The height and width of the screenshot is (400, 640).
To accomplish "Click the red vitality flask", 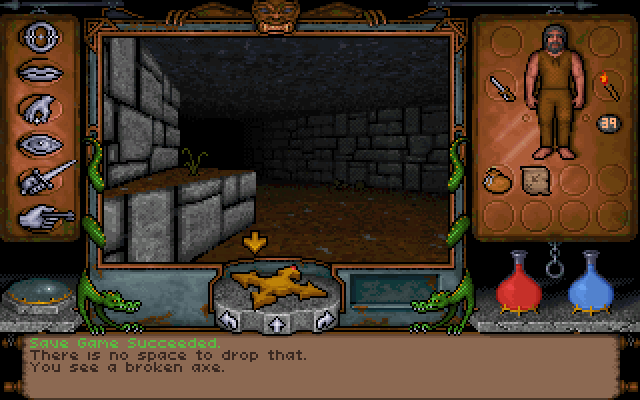I will [x=517, y=281].
